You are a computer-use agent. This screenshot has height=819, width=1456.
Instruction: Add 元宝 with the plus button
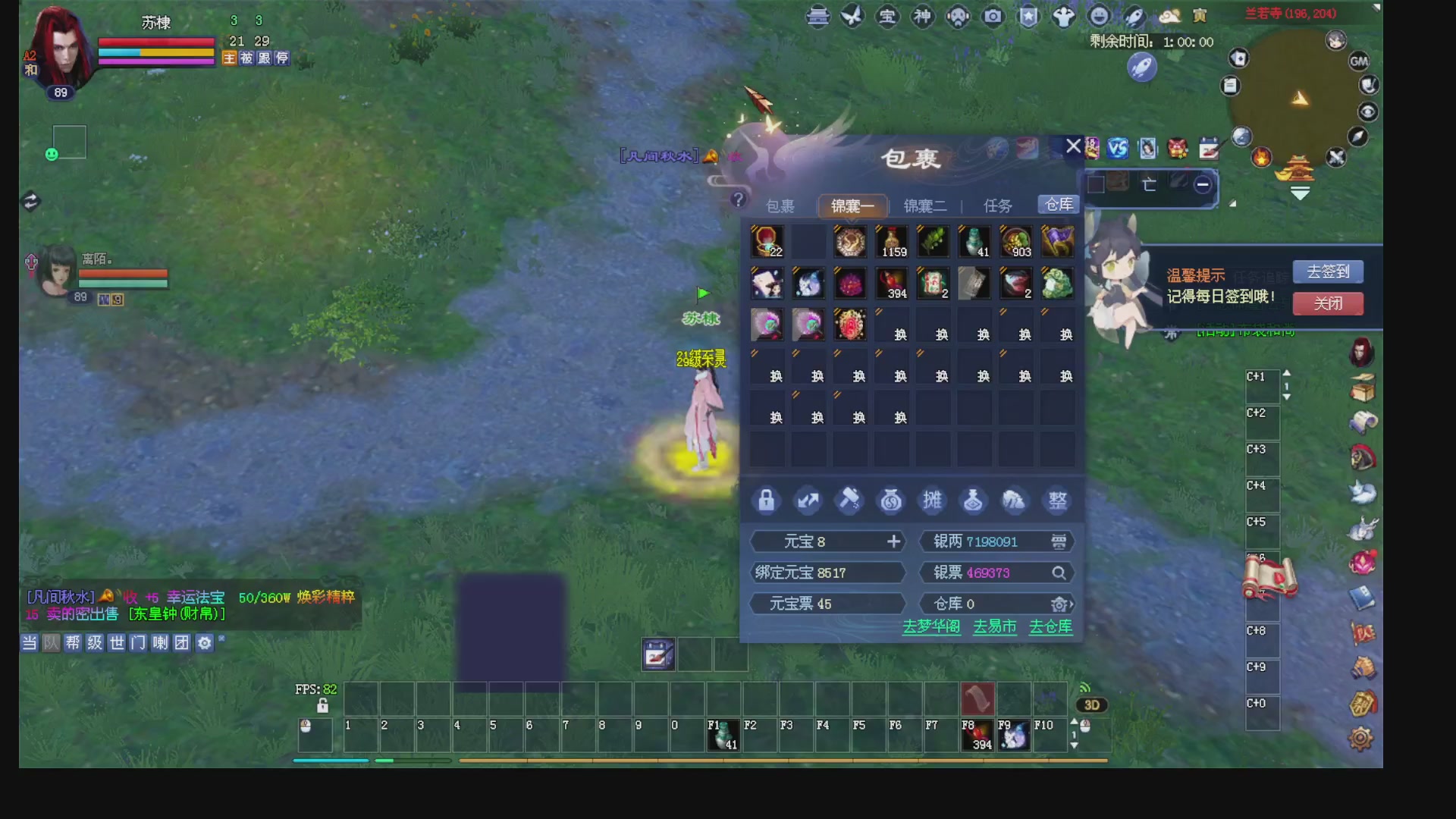coord(894,541)
